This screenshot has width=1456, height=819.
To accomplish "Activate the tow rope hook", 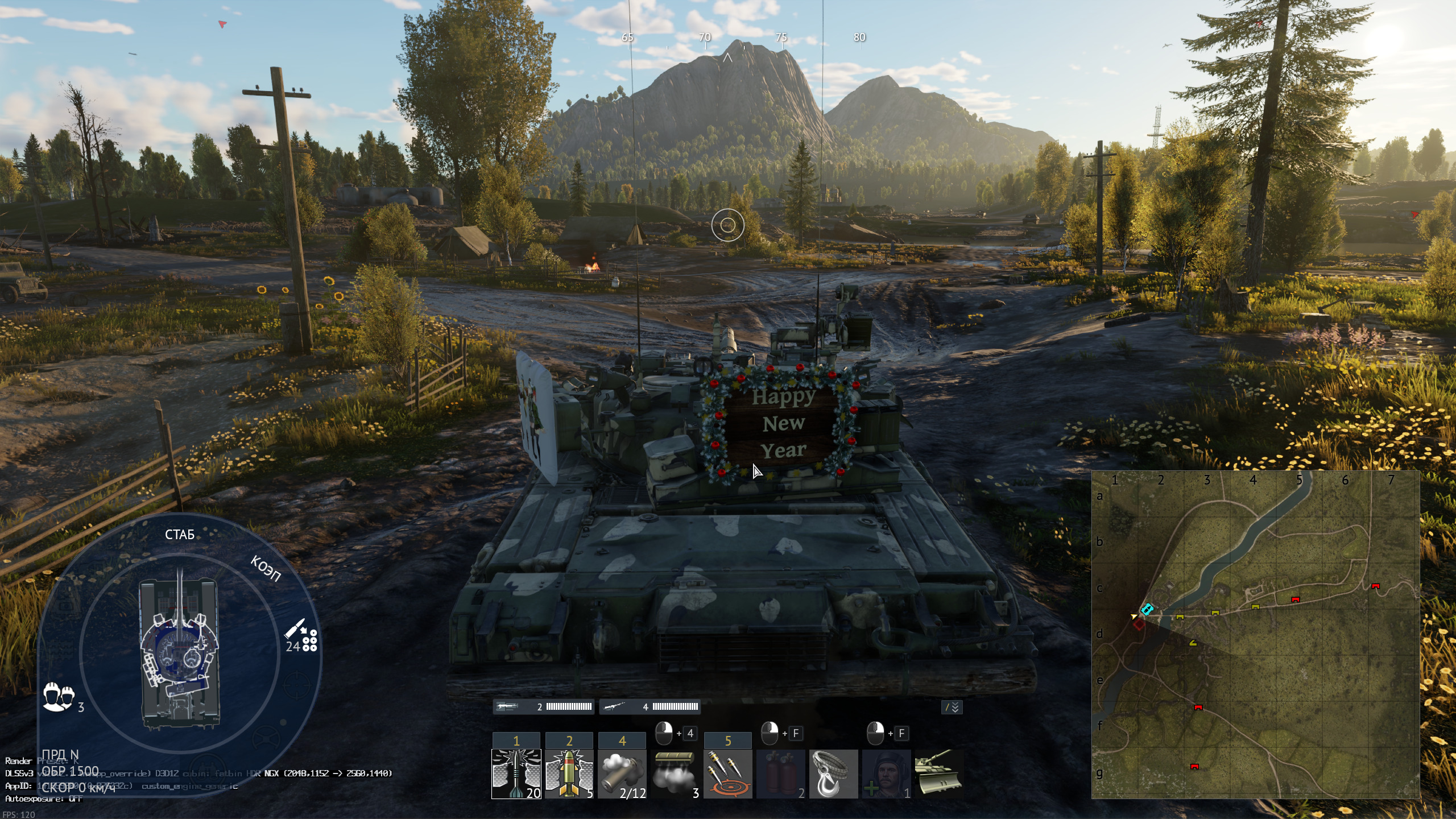I will [833, 773].
